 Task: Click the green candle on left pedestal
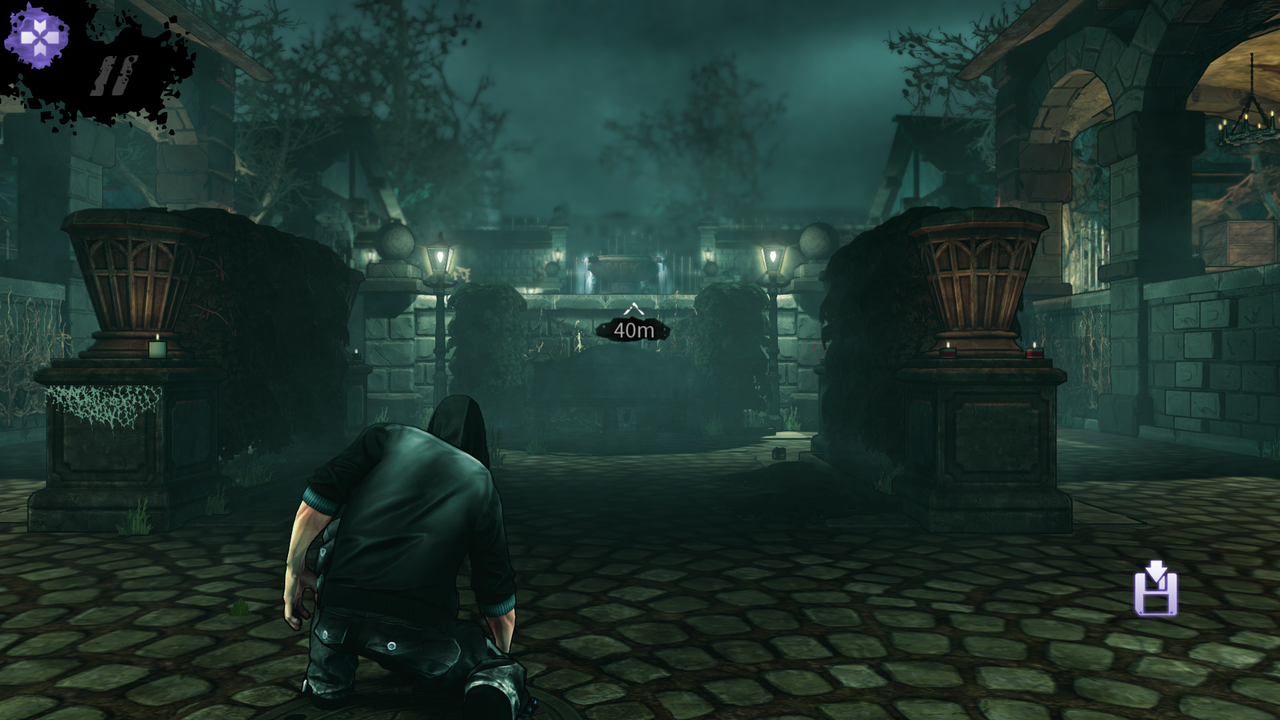tap(155, 352)
